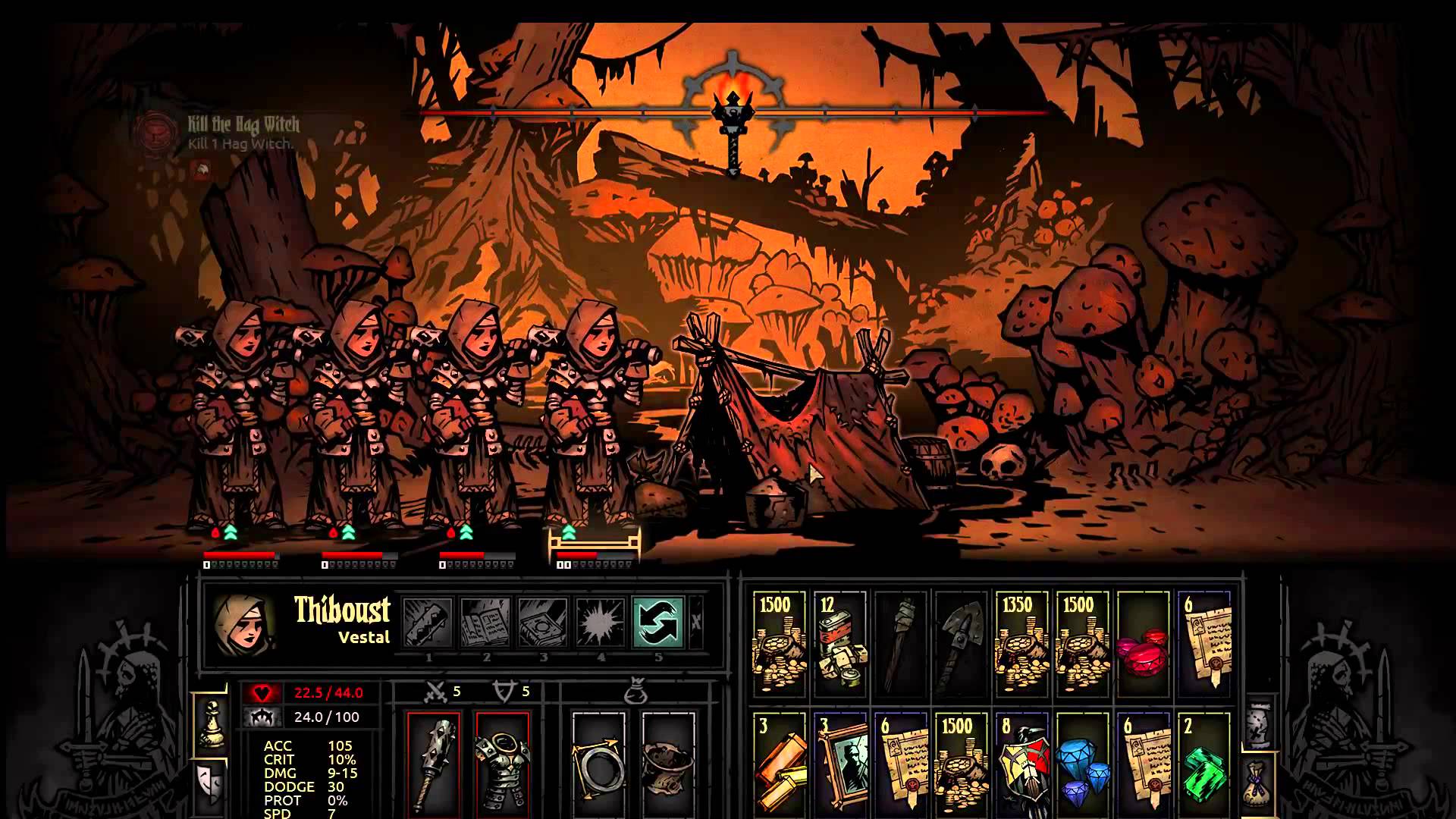
Task: Activate the light burst skill
Action: click(x=601, y=623)
